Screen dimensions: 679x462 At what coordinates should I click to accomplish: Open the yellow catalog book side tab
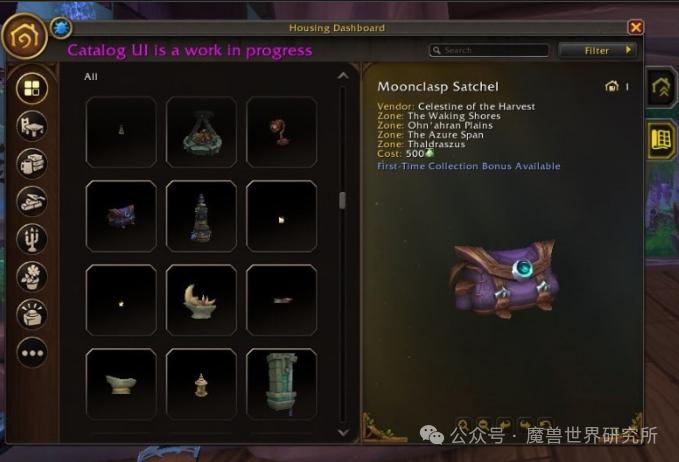click(x=661, y=140)
